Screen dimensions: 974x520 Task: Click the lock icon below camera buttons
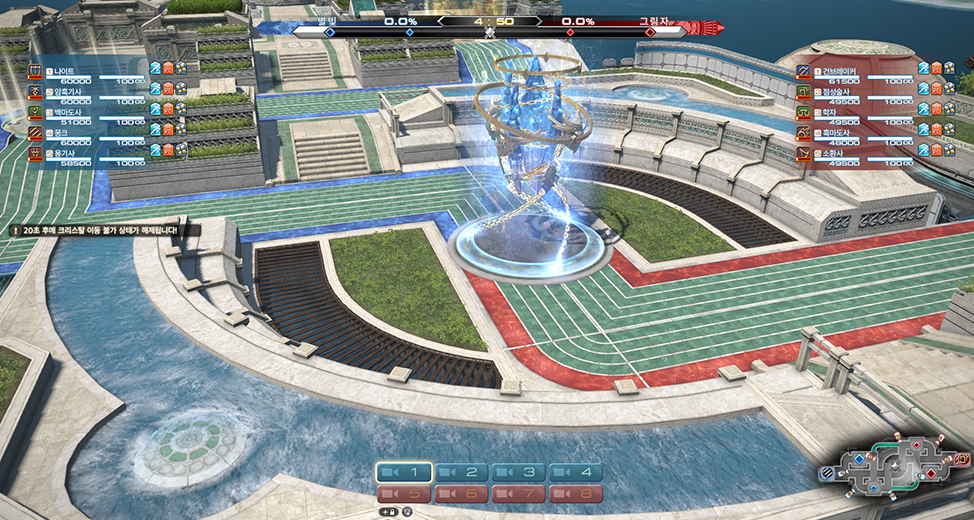[389, 511]
